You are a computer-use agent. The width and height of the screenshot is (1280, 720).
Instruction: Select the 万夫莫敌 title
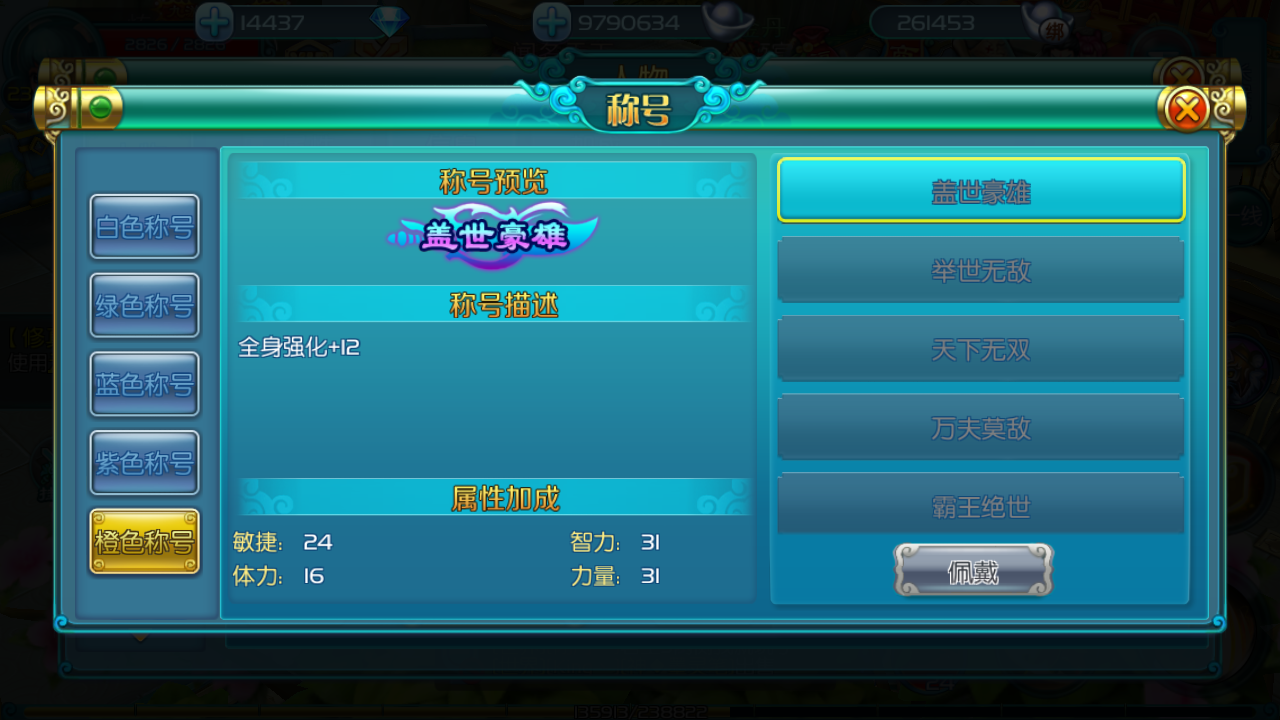coord(981,428)
